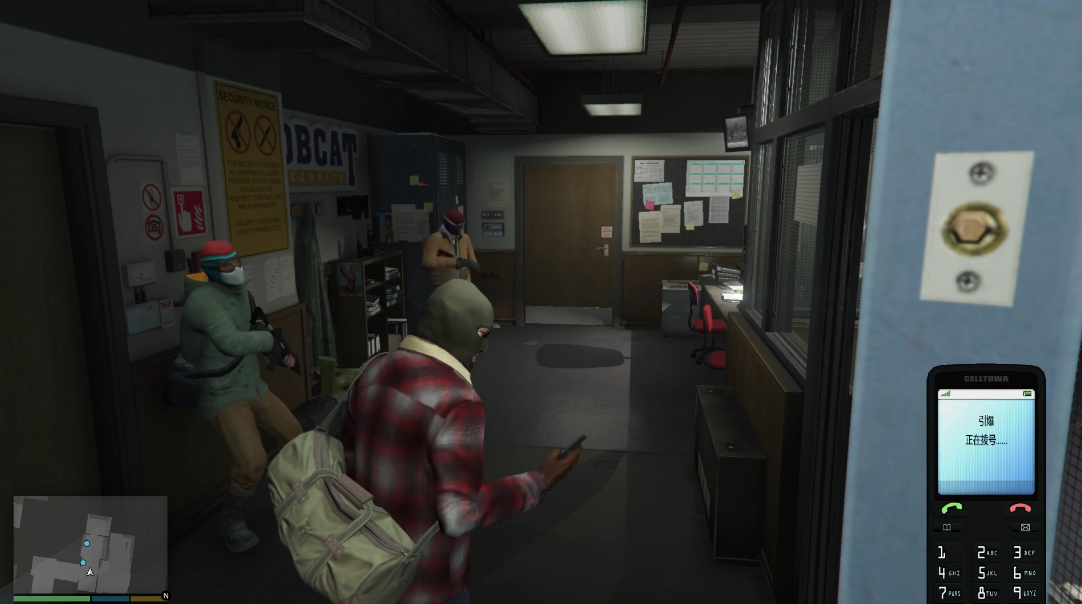This screenshot has width=1082, height=604.
Task: Tap the 9 WXYZ key on the phone
Action: click(x=1023, y=594)
